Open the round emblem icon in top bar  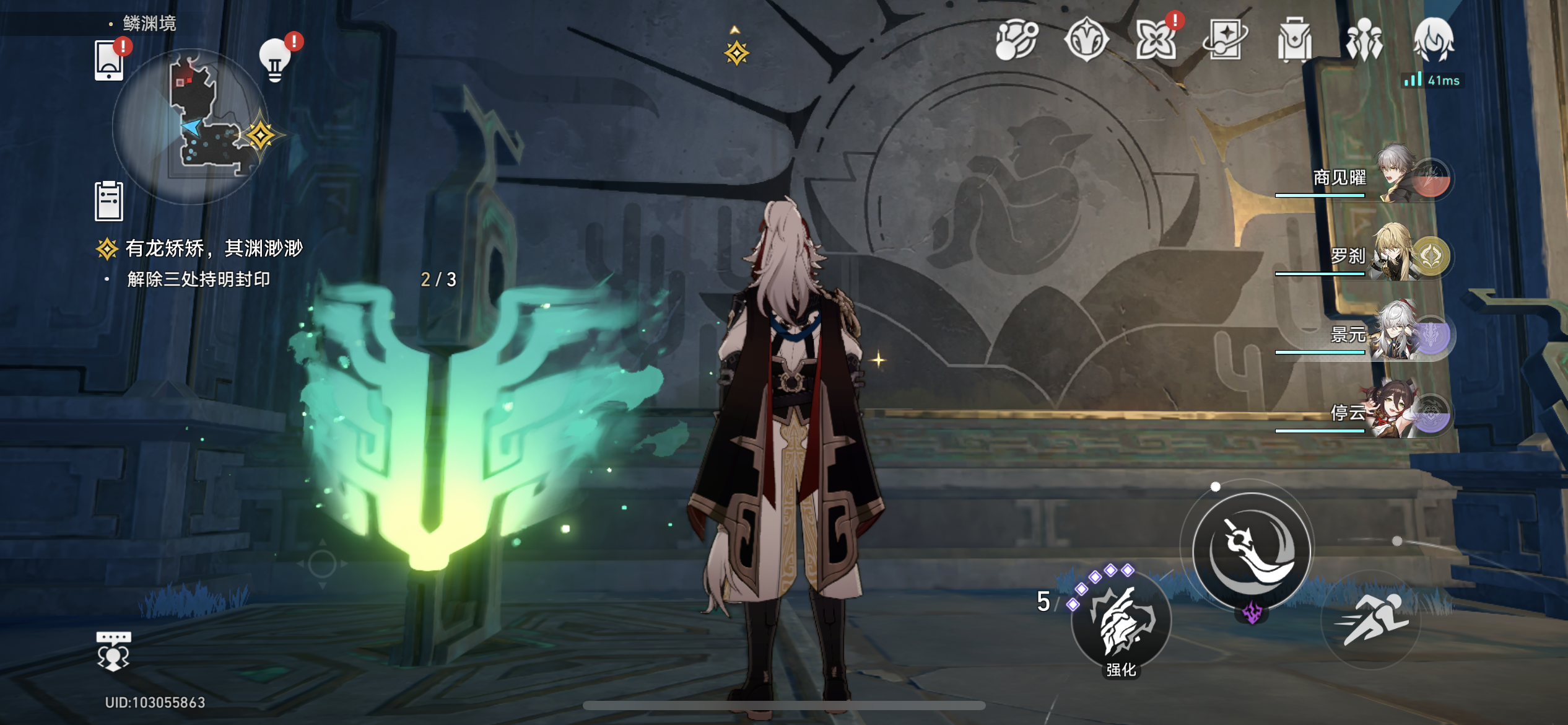1086,41
